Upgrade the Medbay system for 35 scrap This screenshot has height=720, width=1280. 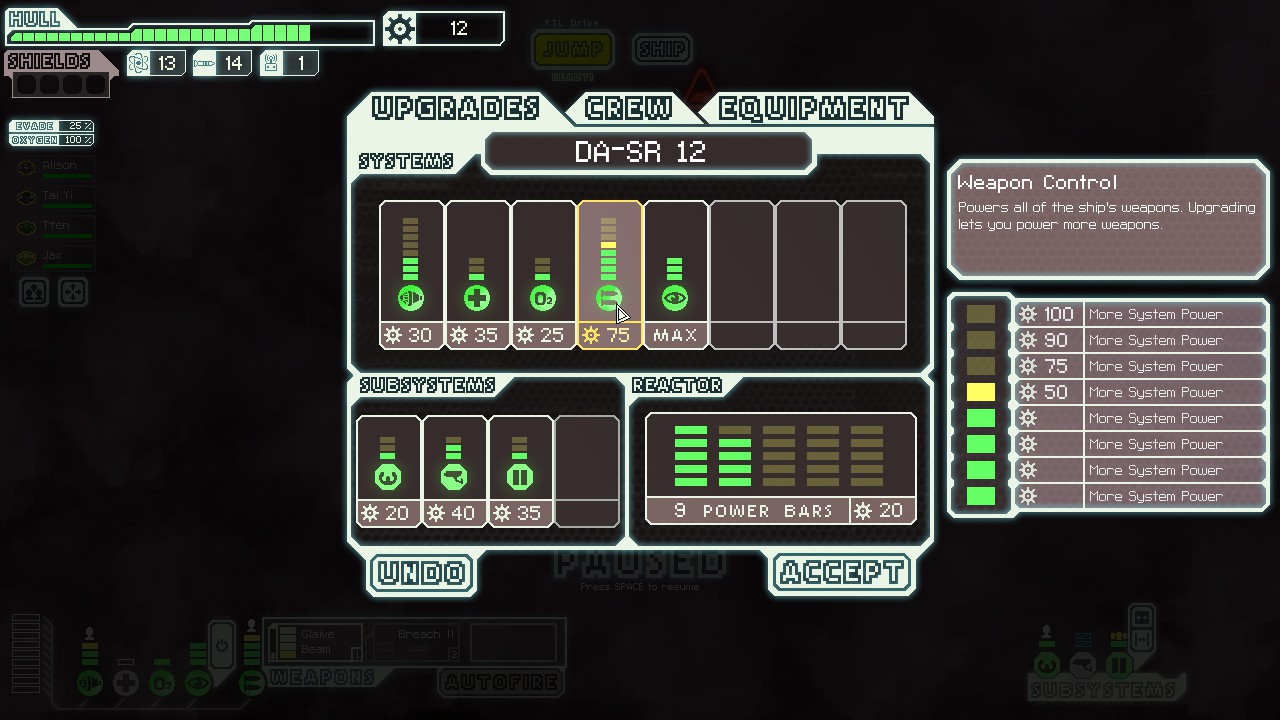tap(477, 274)
